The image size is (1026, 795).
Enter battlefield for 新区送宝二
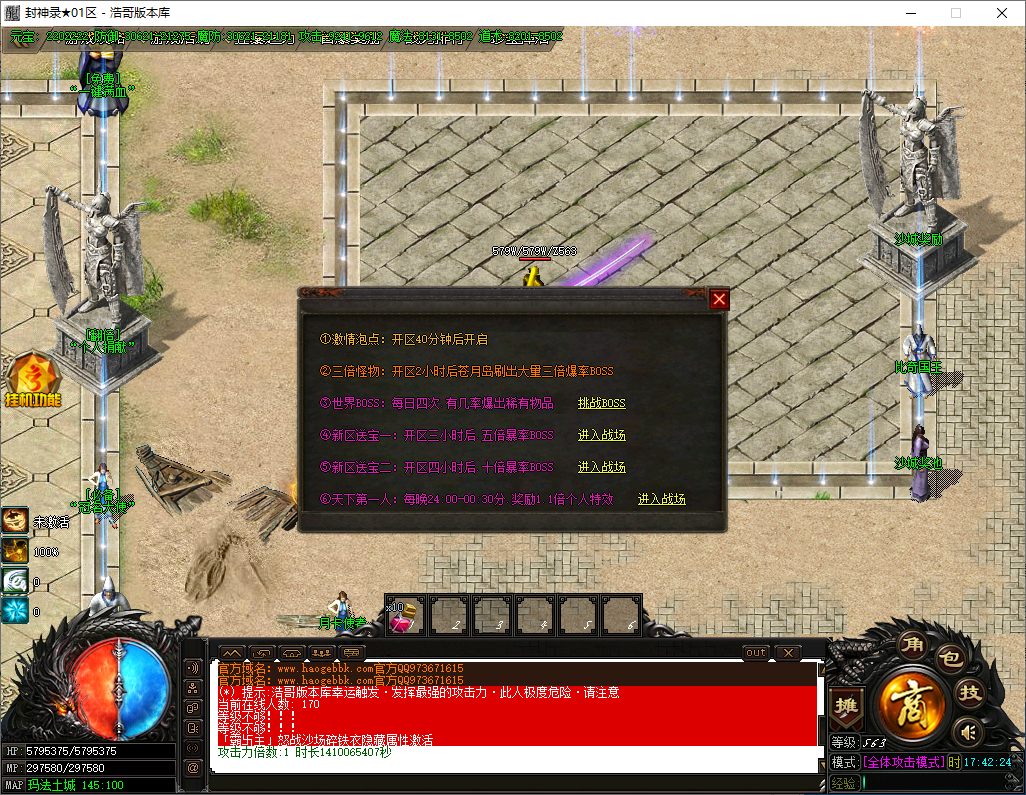tap(601, 467)
